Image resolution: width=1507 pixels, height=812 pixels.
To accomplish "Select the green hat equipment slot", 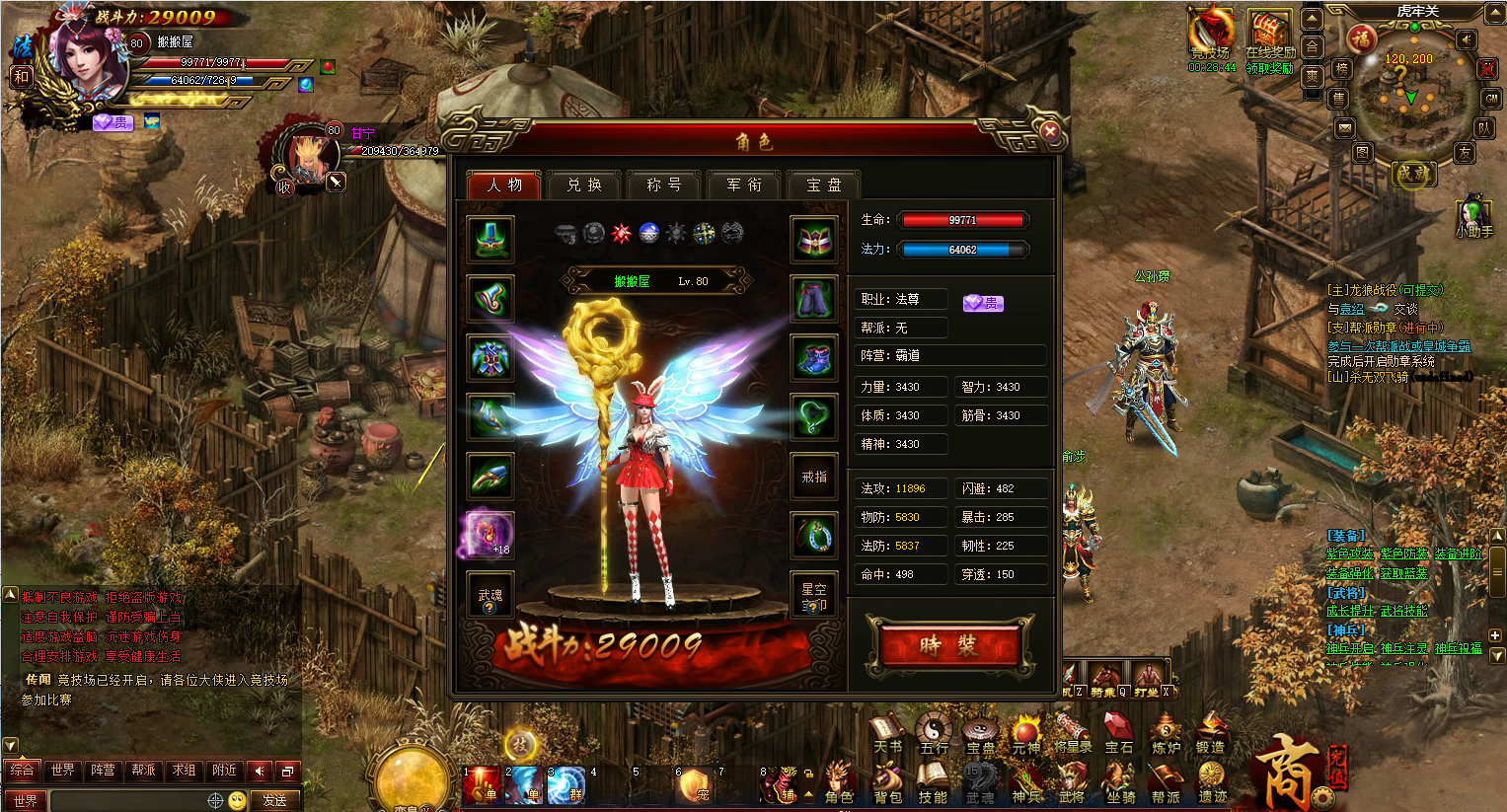I will point(490,240).
